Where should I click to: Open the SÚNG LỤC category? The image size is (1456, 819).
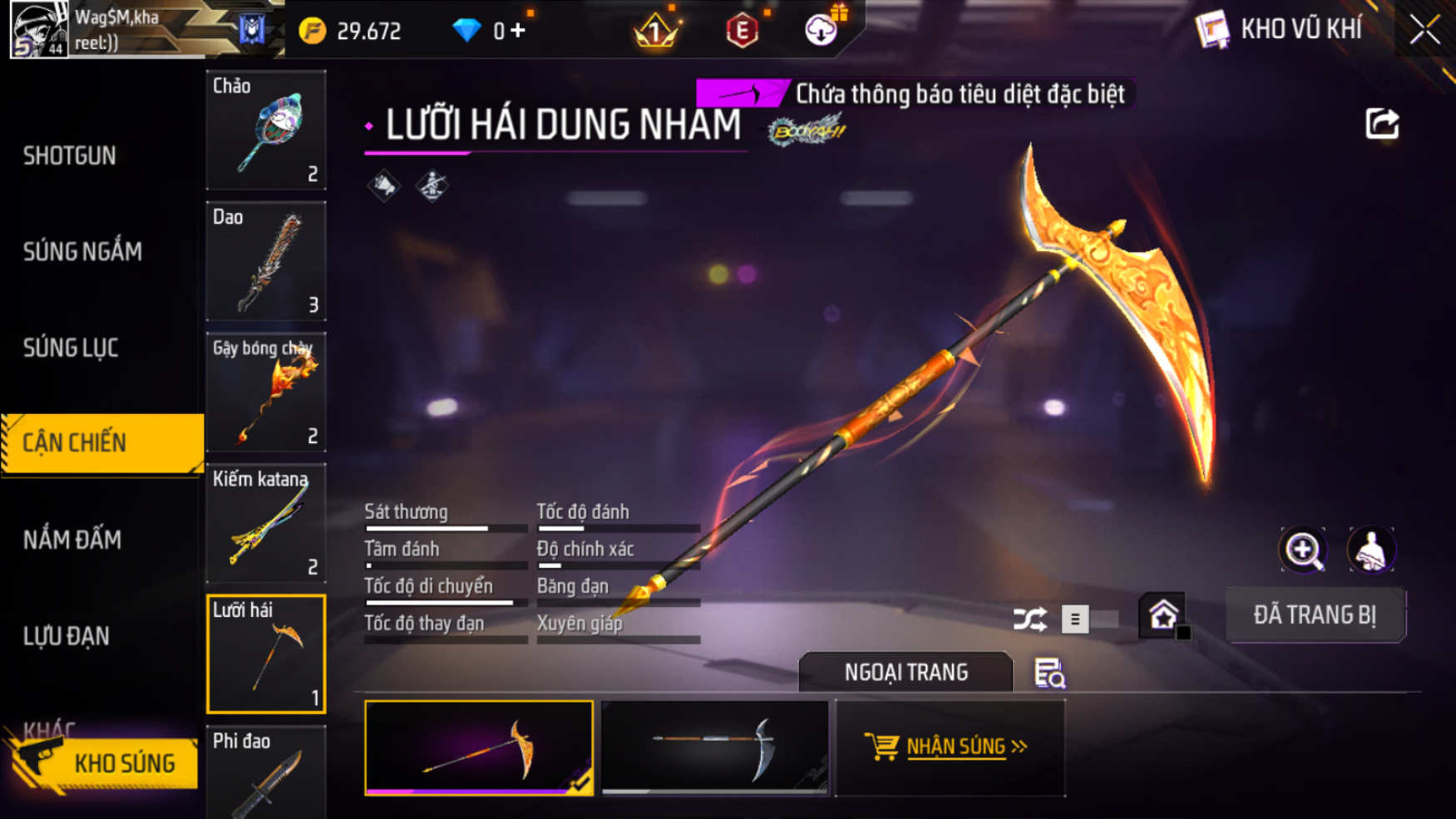[x=71, y=348]
